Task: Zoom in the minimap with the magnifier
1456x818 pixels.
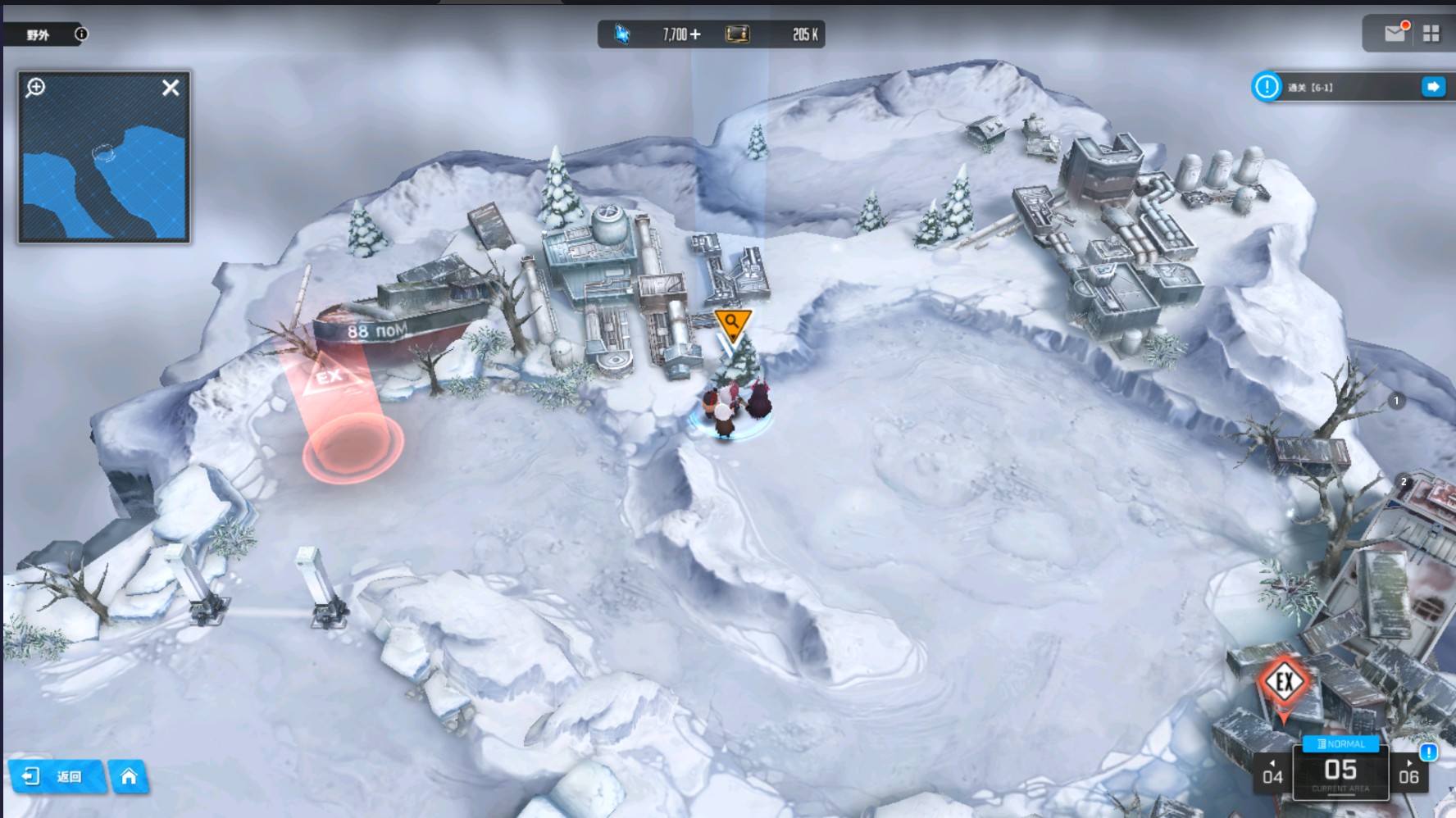Action: (35, 88)
